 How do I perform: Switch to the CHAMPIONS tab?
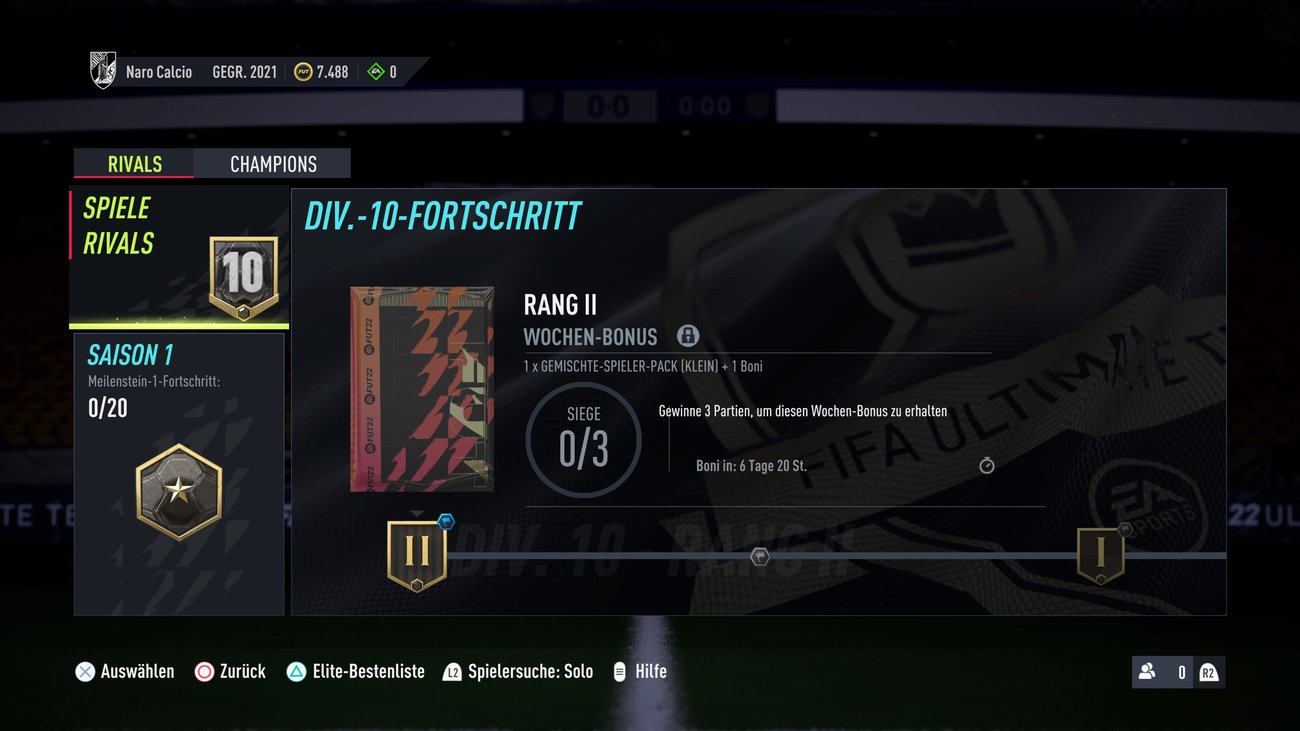tap(272, 163)
